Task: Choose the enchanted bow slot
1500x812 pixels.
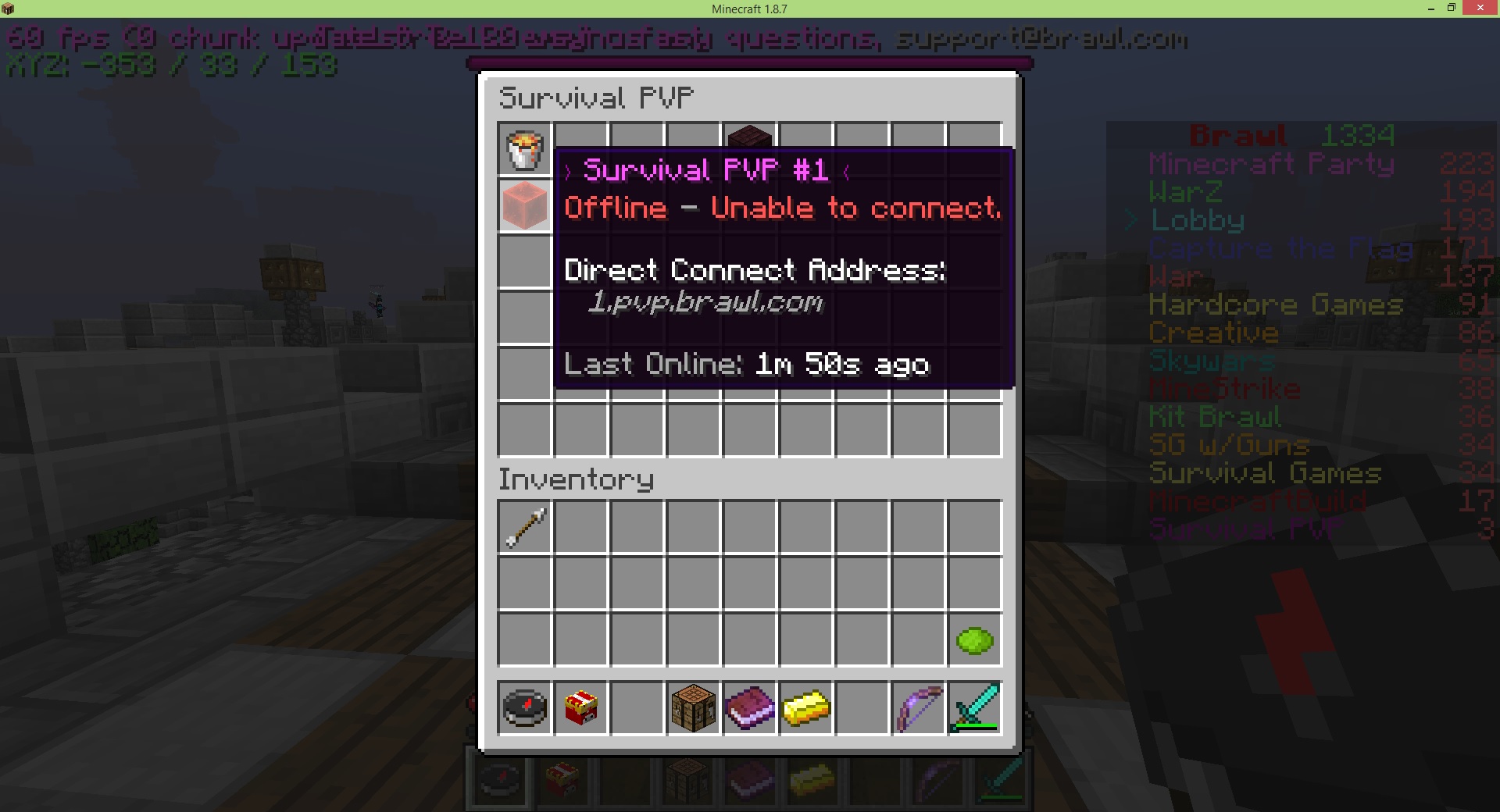Action: coord(918,708)
